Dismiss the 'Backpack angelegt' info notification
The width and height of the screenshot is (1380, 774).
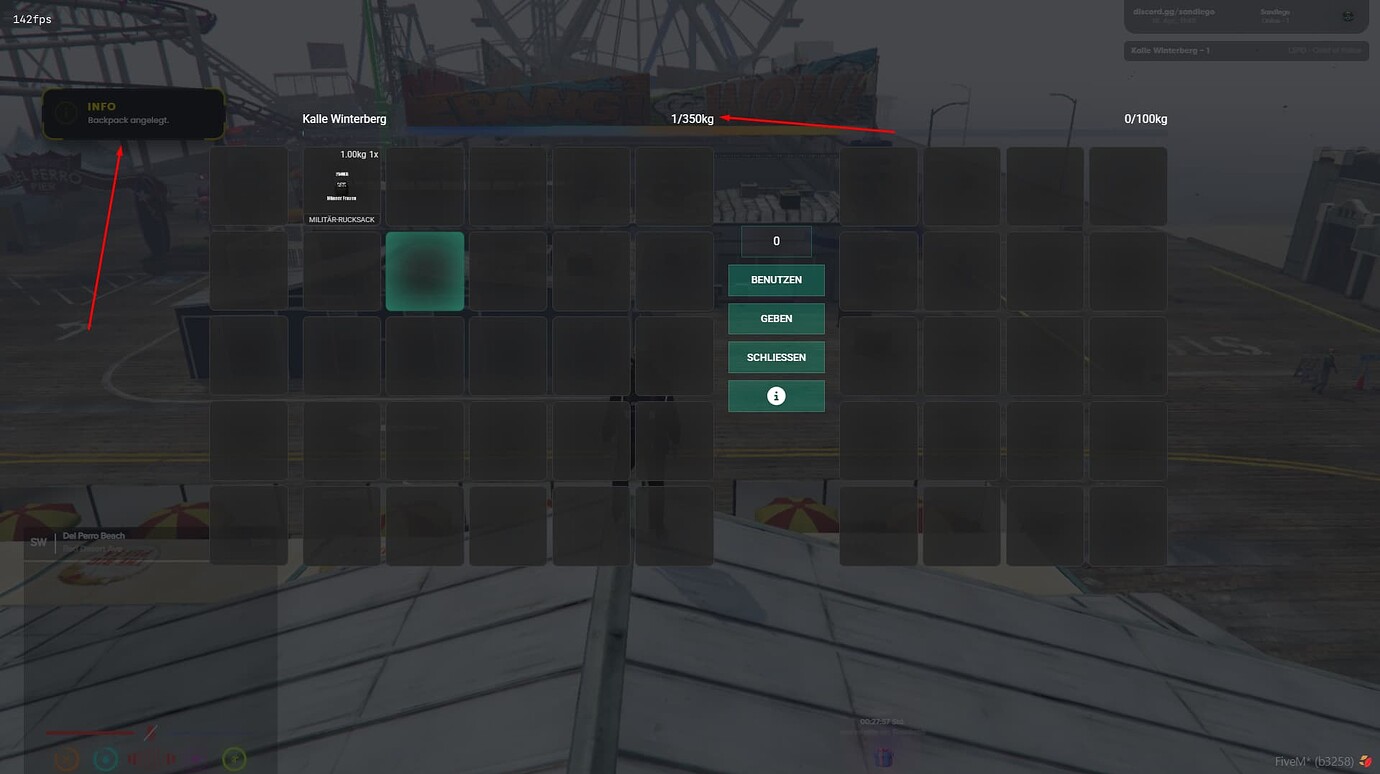(133, 113)
